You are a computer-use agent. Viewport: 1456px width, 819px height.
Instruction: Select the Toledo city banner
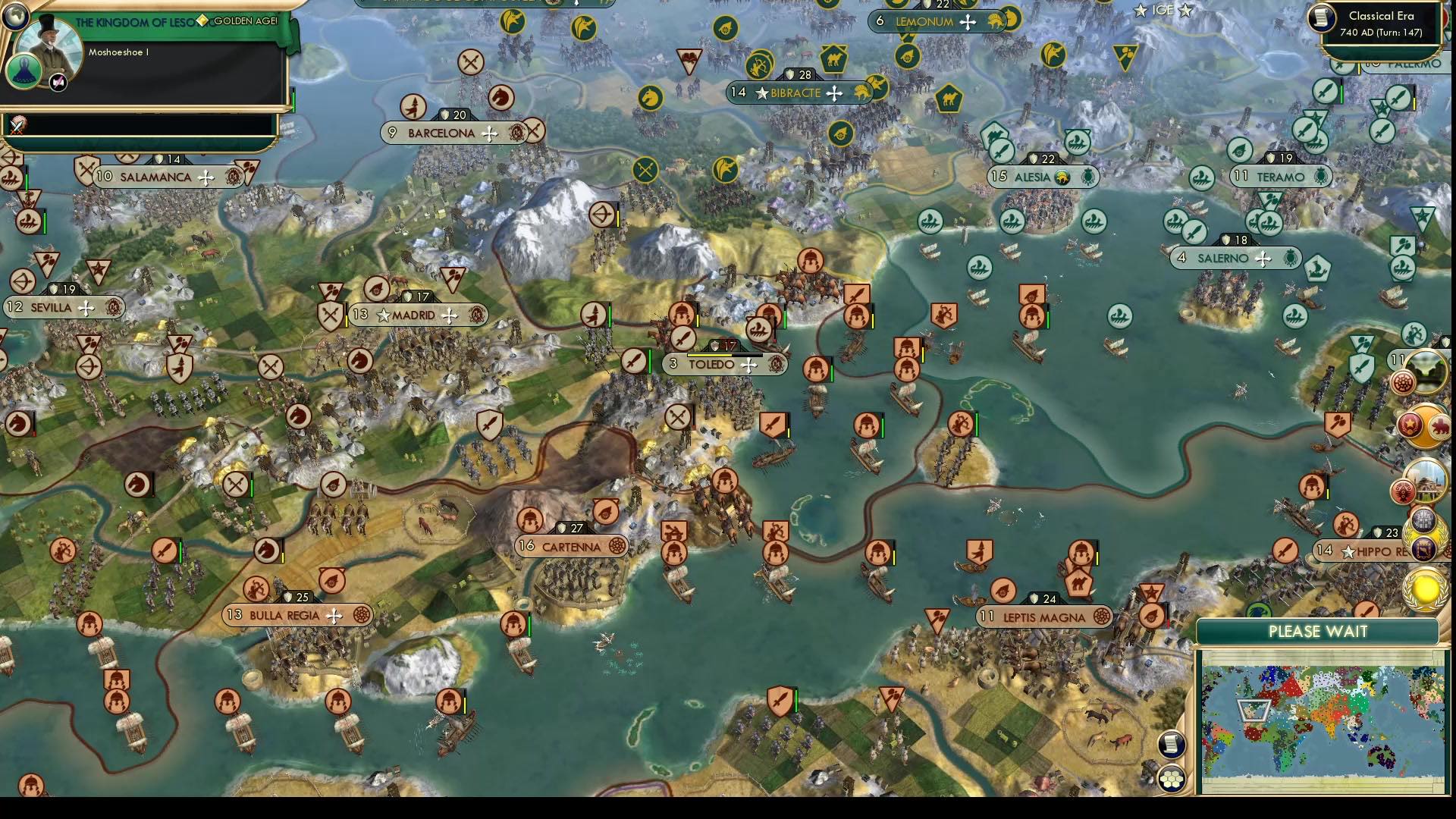(713, 363)
